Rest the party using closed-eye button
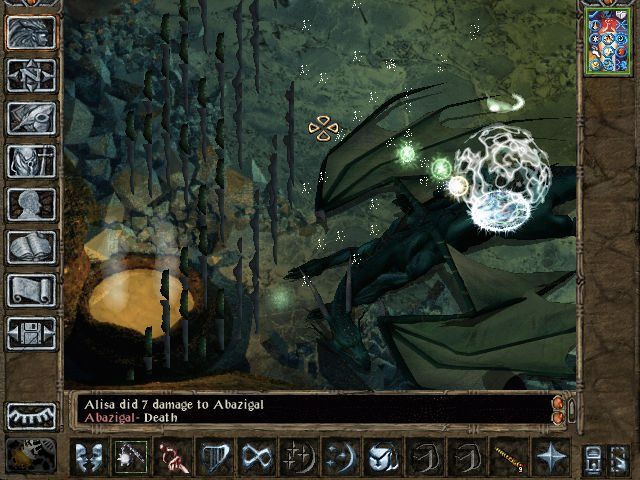This screenshot has height=480, width=640. pos(31,416)
